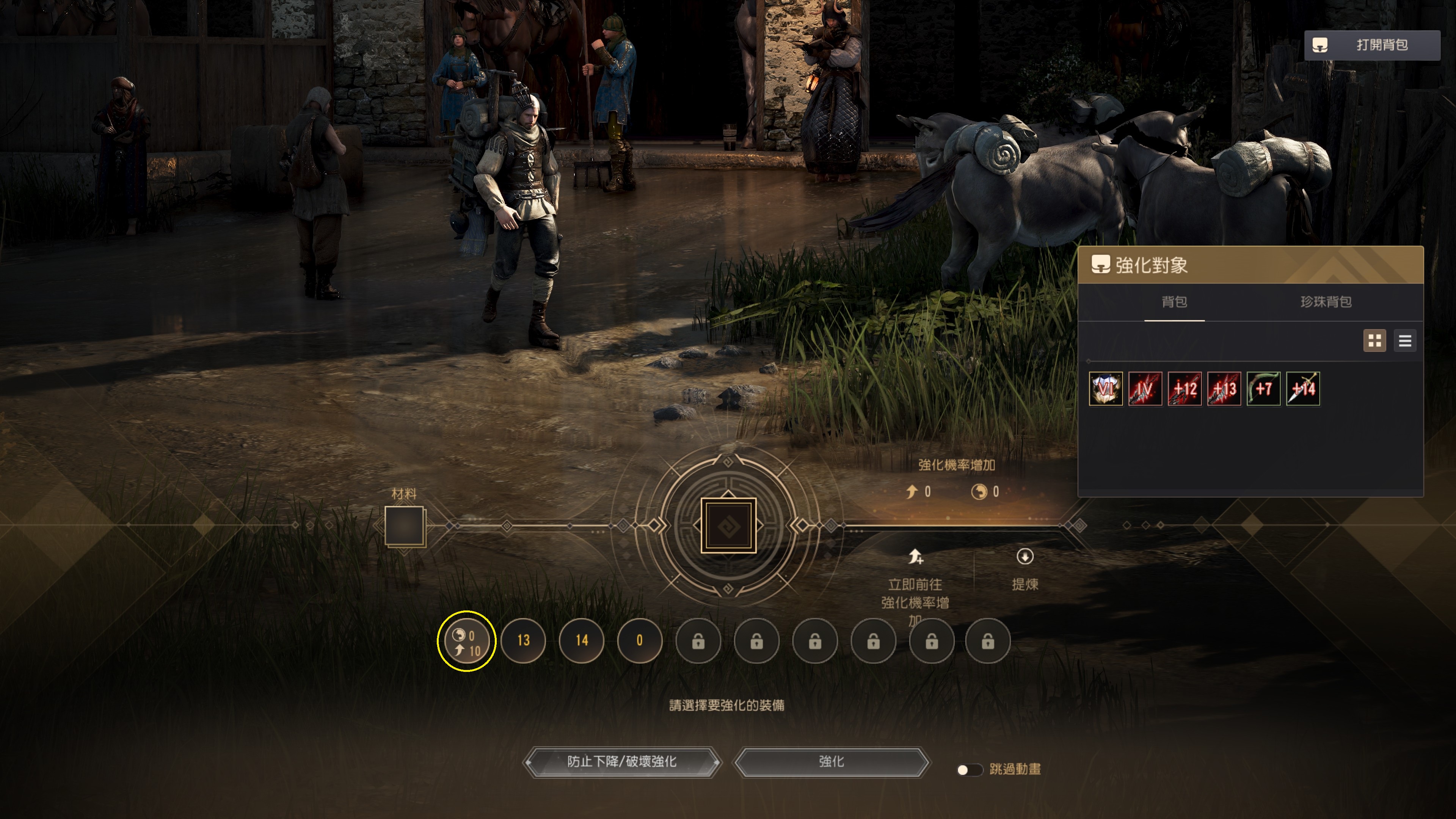Viewport: 1456px width, 819px height.
Task: Switch to the 珍珠背包 tab
Action: point(1326,302)
